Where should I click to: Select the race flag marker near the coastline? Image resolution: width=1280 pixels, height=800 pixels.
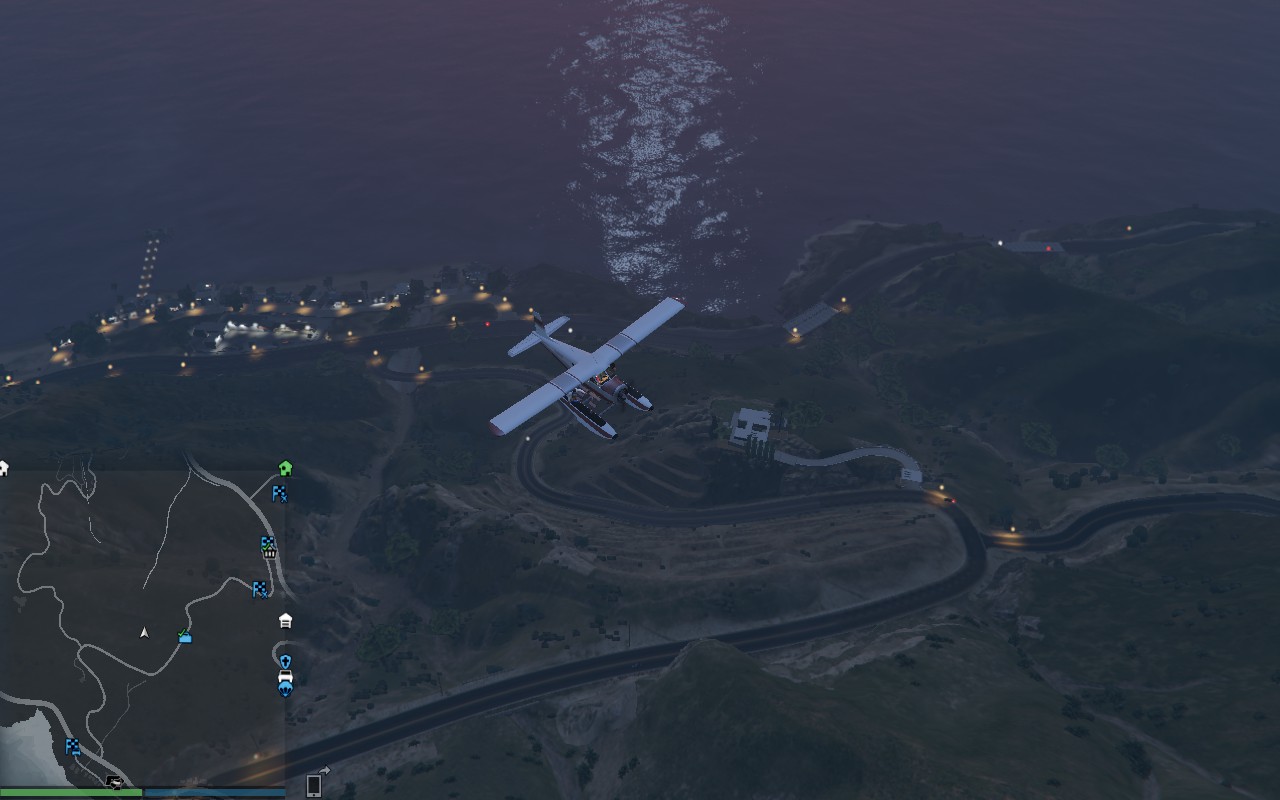click(x=73, y=746)
